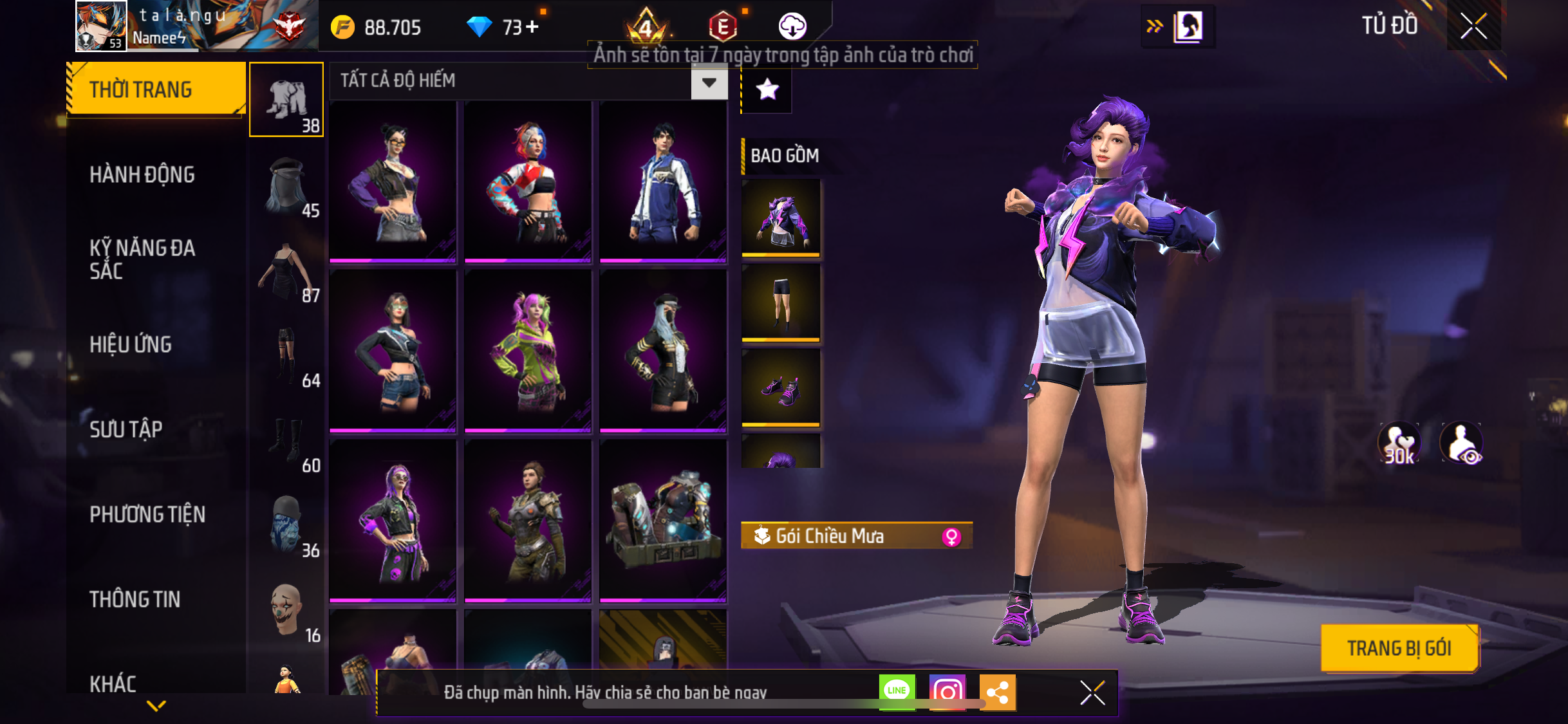
Task: Equip bundle with Trang Bị Gói button
Action: click(x=1399, y=648)
